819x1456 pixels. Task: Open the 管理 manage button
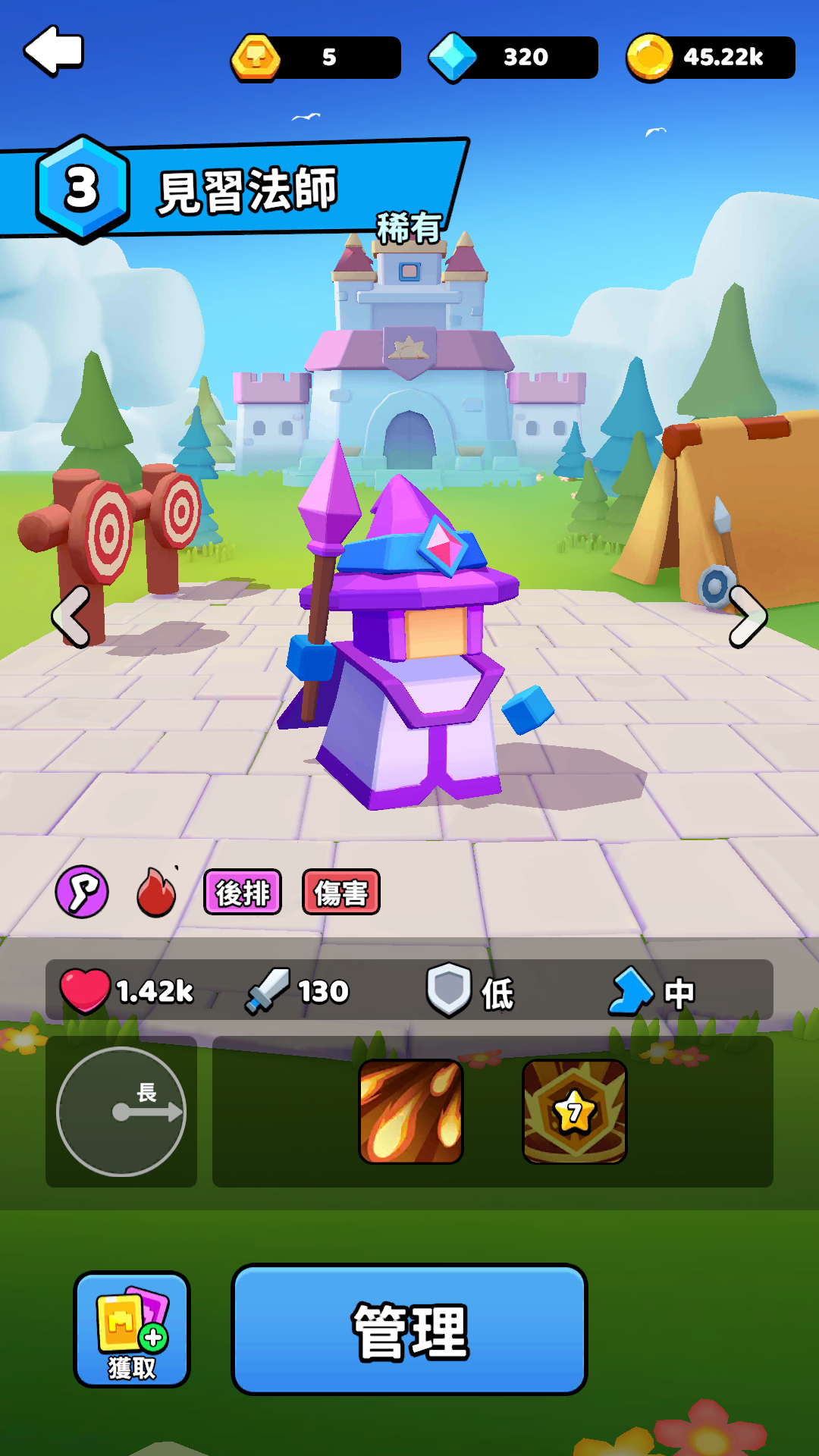point(409,1329)
